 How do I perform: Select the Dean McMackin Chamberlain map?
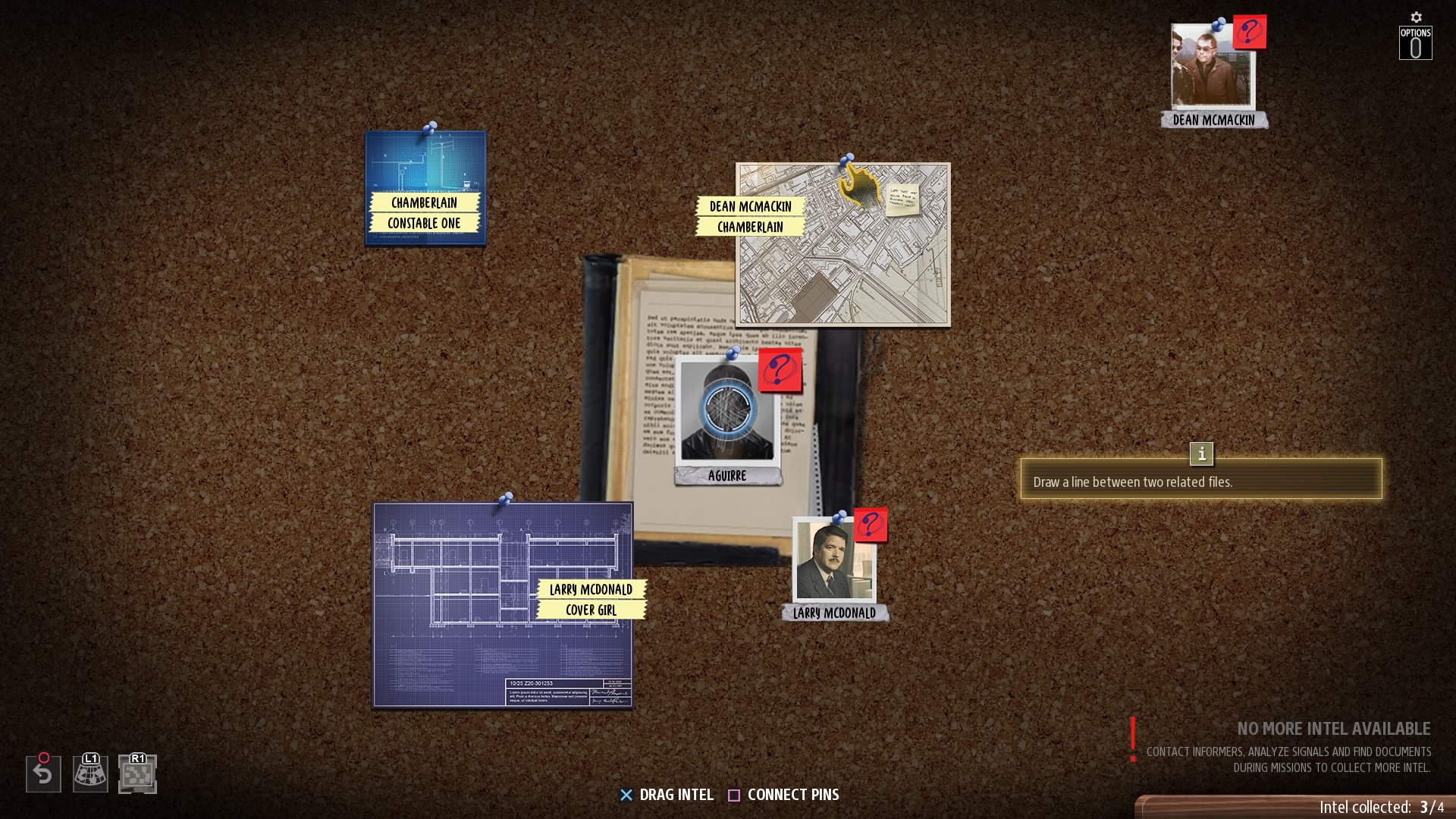pos(842,243)
